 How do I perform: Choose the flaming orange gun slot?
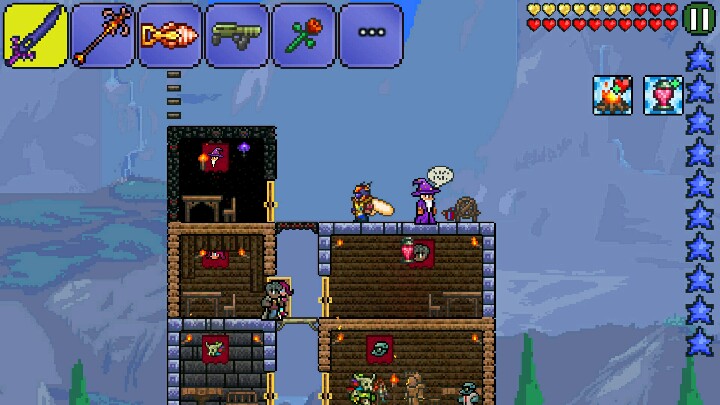pyautogui.click(x=169, y=35)
